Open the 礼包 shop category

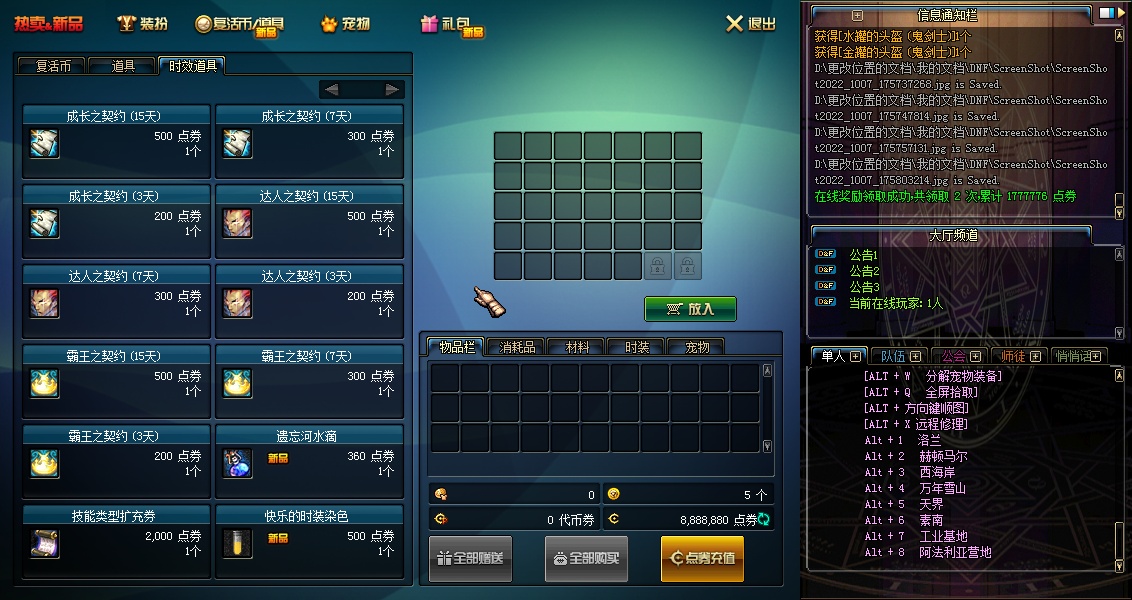[x=451, y=24]
